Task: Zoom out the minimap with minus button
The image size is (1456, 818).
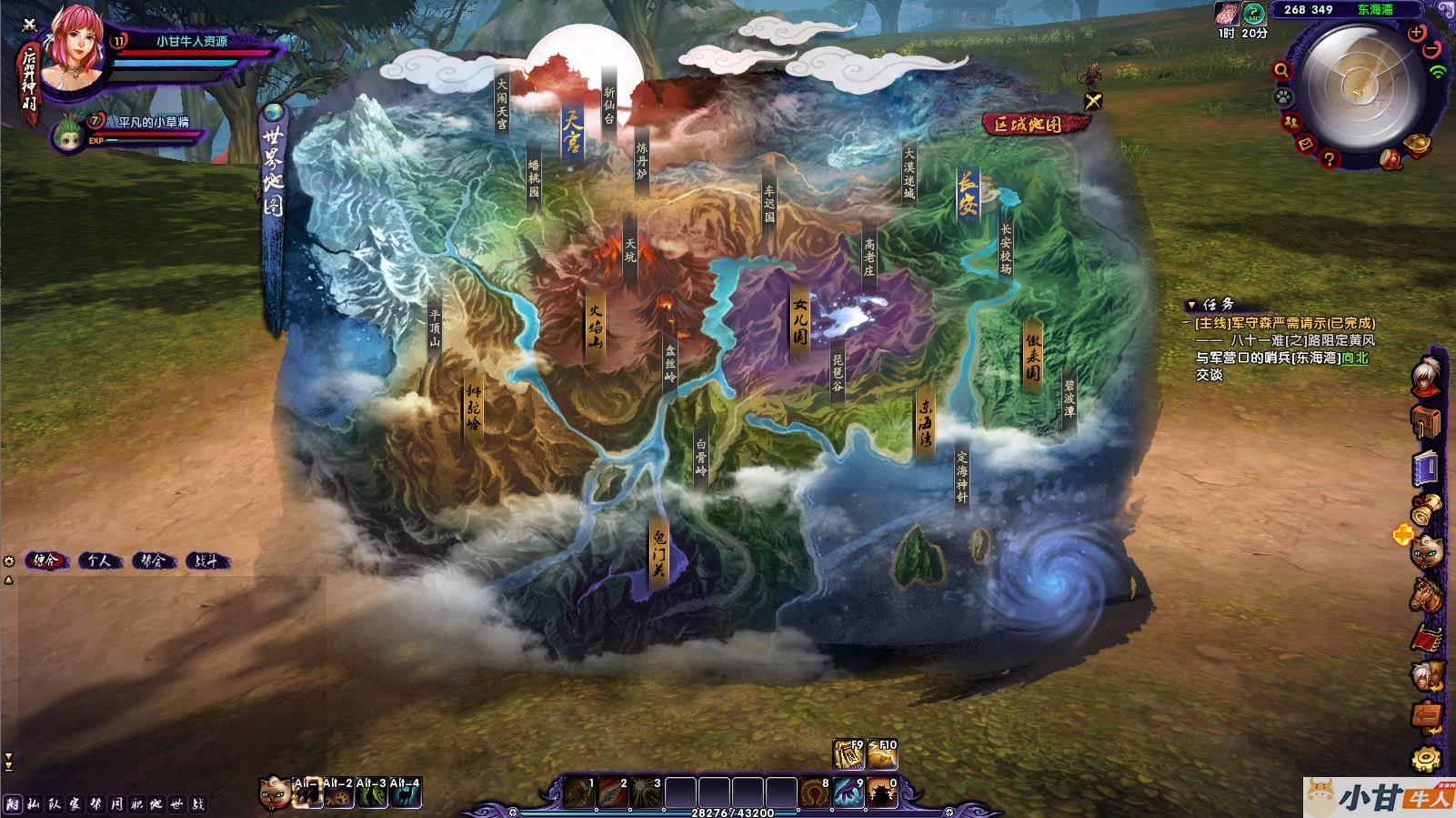Action: [1431, 48]
